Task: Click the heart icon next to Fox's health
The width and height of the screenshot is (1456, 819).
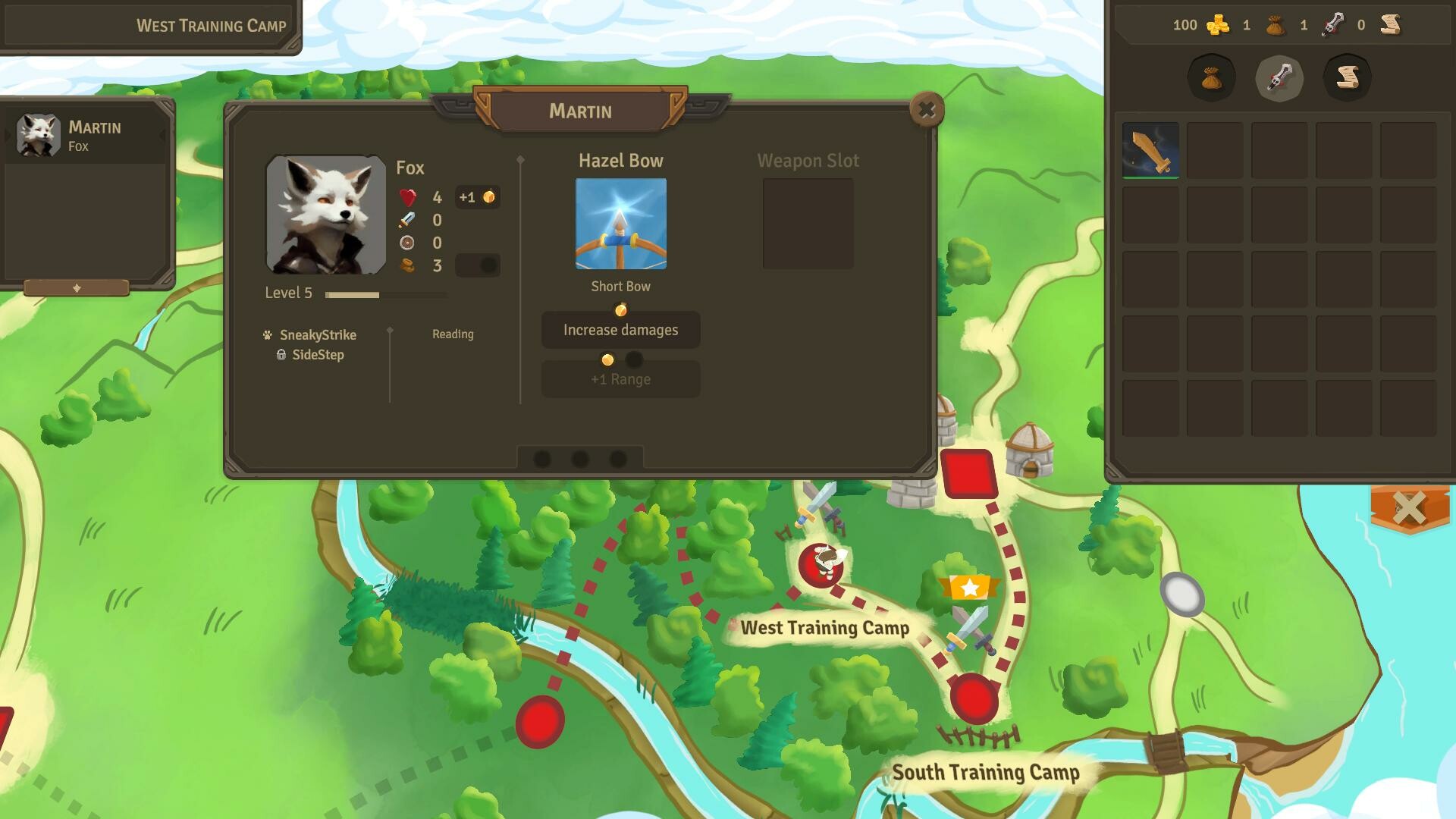Action: pos(407,198)
